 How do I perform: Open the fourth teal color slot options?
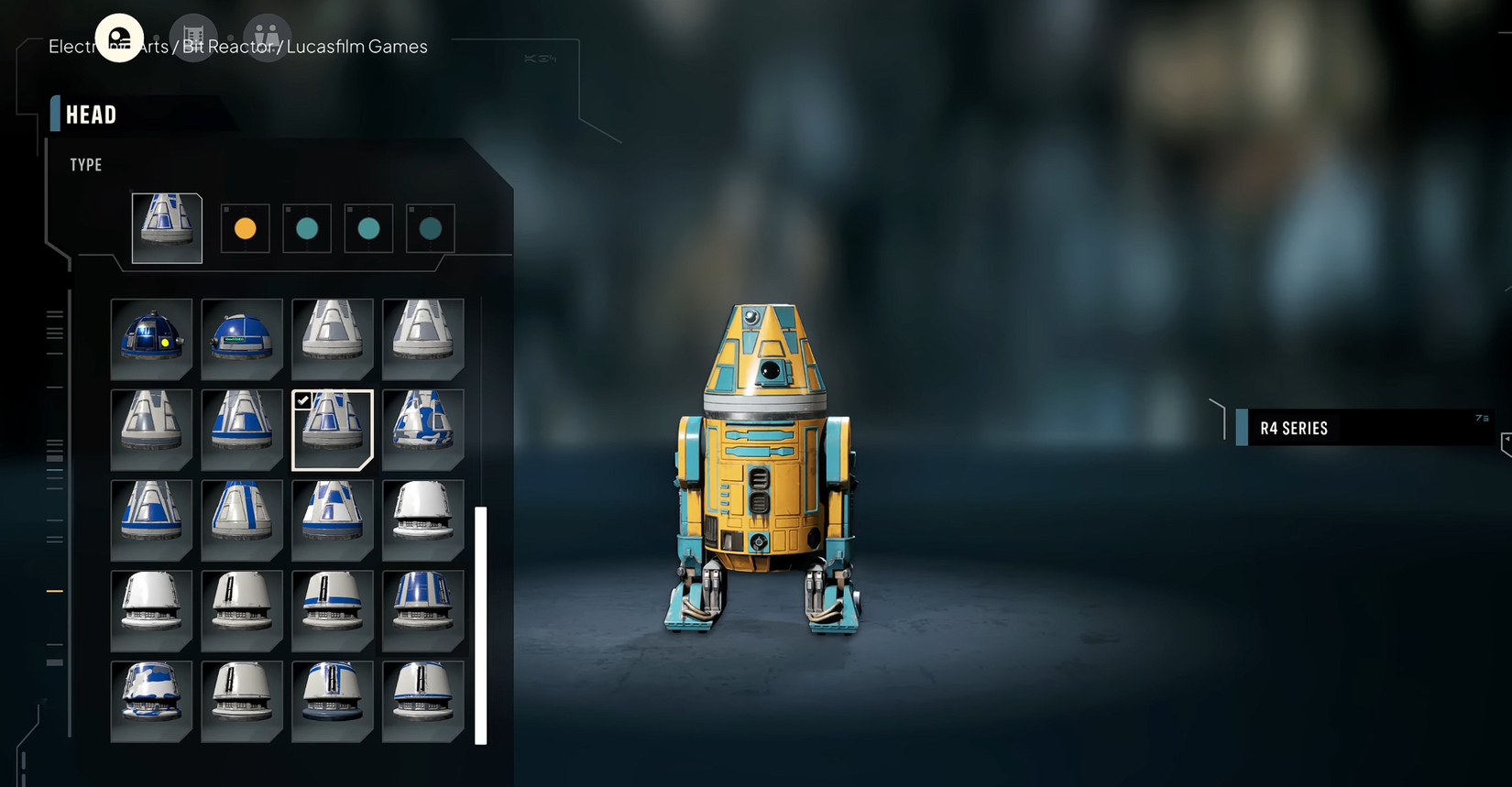[430, 228]
